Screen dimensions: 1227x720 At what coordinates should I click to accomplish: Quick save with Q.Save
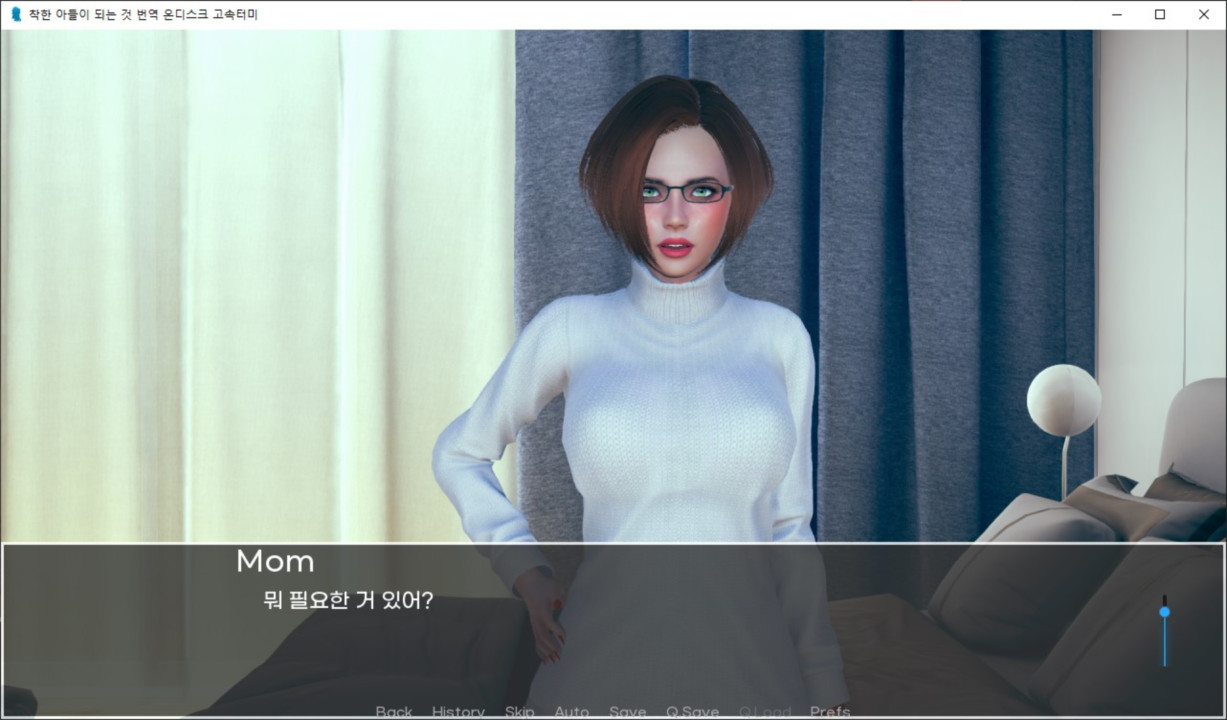click(x=692, y=712)
